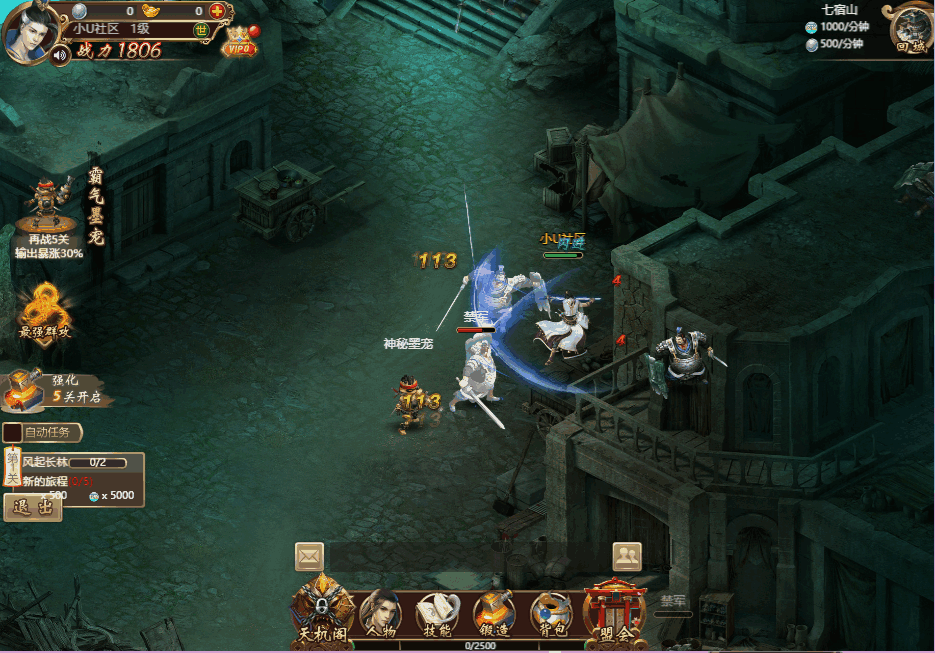Open the 技能 skills book menu

[437, 612]
